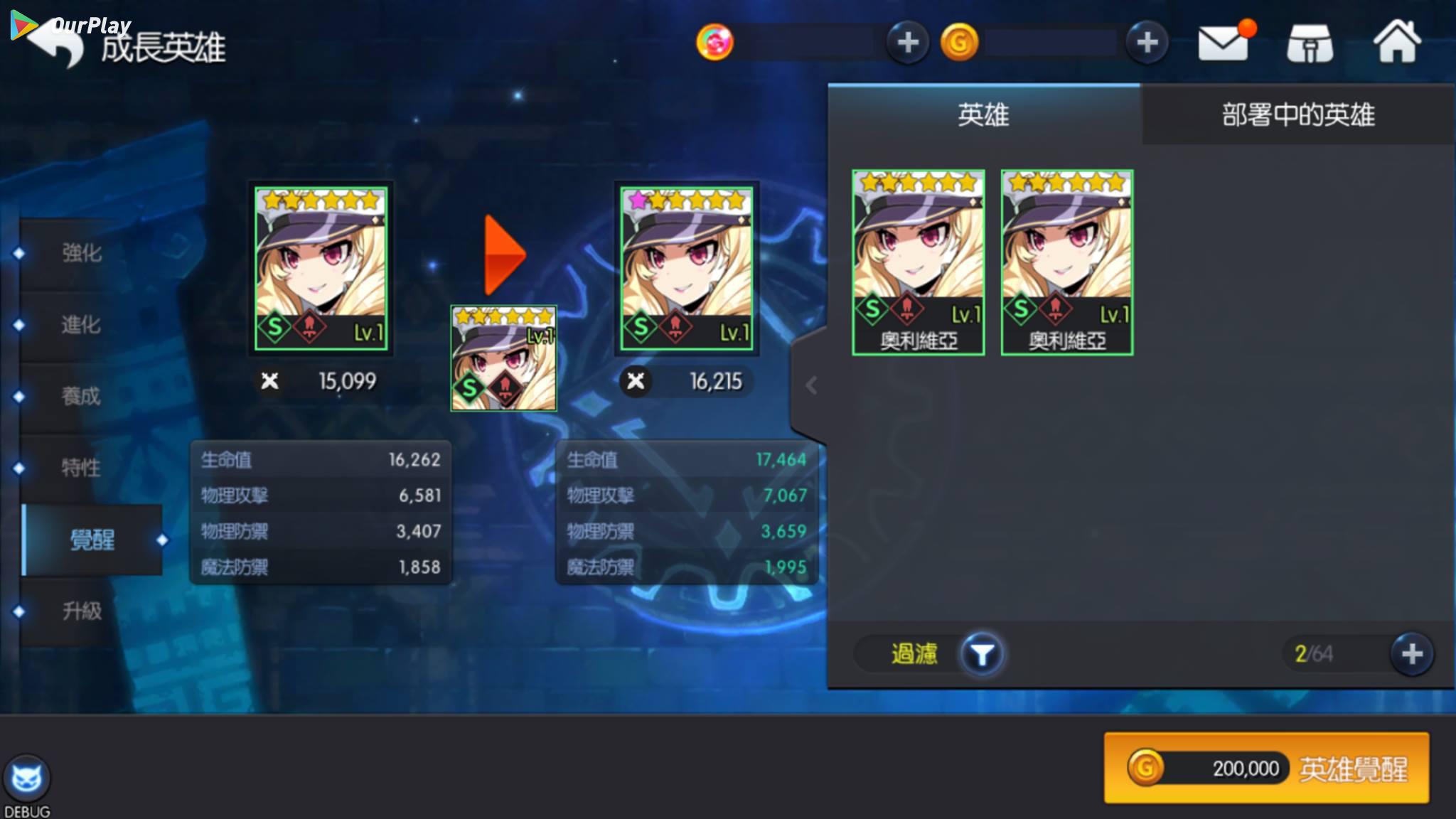Return to the home screen
Viewport: 1456px width, 819px height.
[1397, 43]
